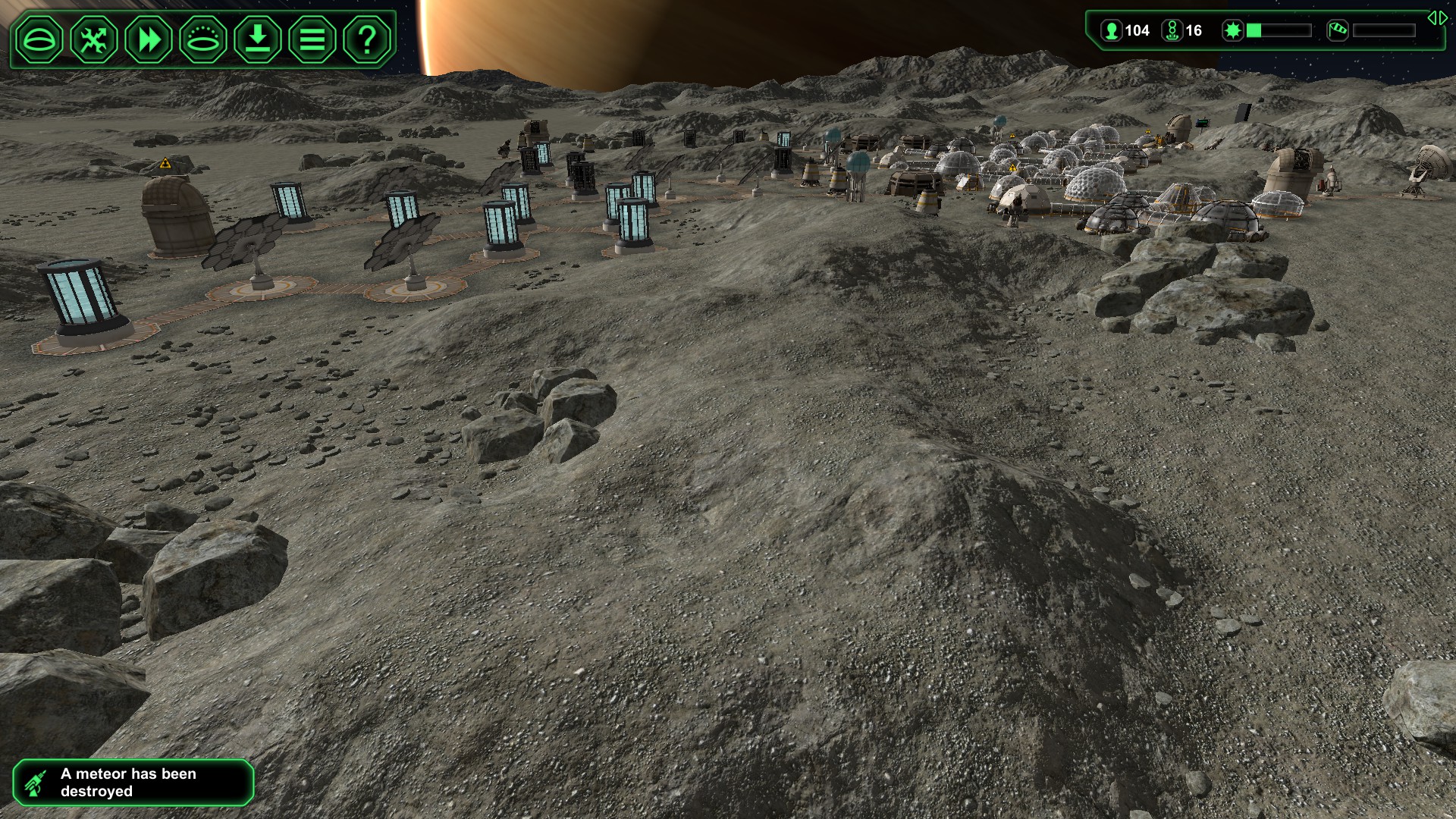
Task: Click the colonist count icon
Action: [x=1112, y=31]
